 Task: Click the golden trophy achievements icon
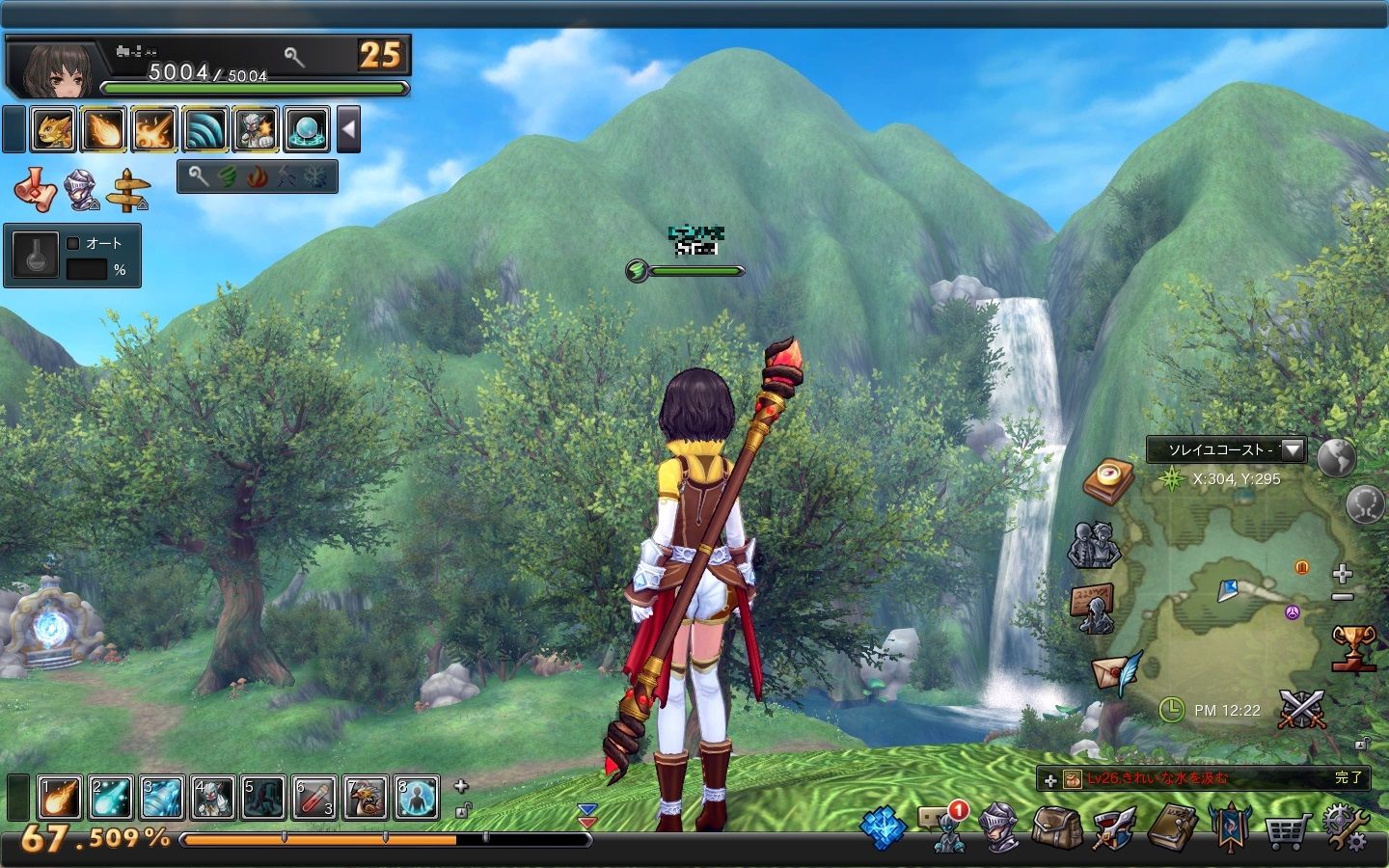1352,647
